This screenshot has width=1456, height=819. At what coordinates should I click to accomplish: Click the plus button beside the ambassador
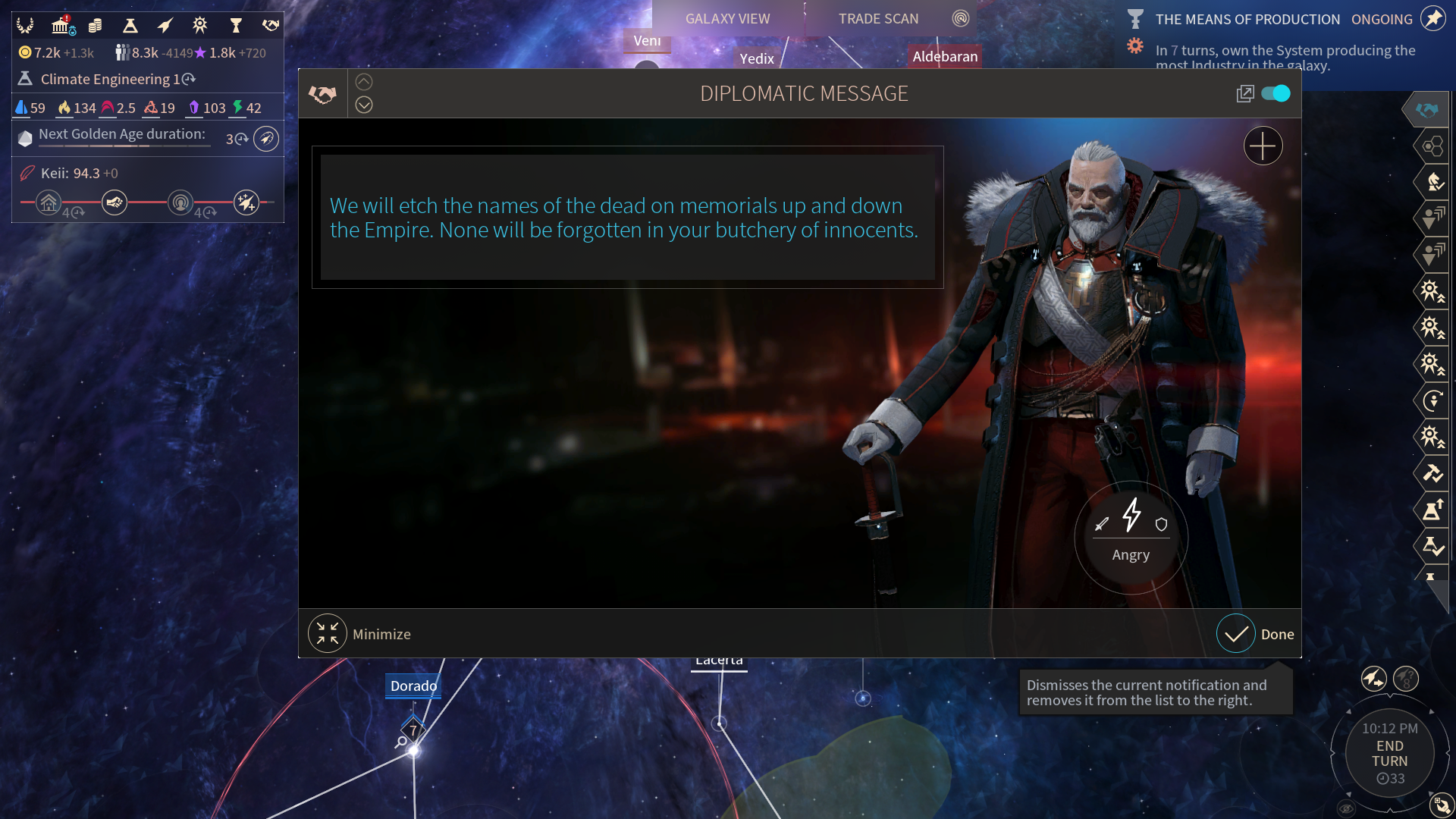[1263, 146]
